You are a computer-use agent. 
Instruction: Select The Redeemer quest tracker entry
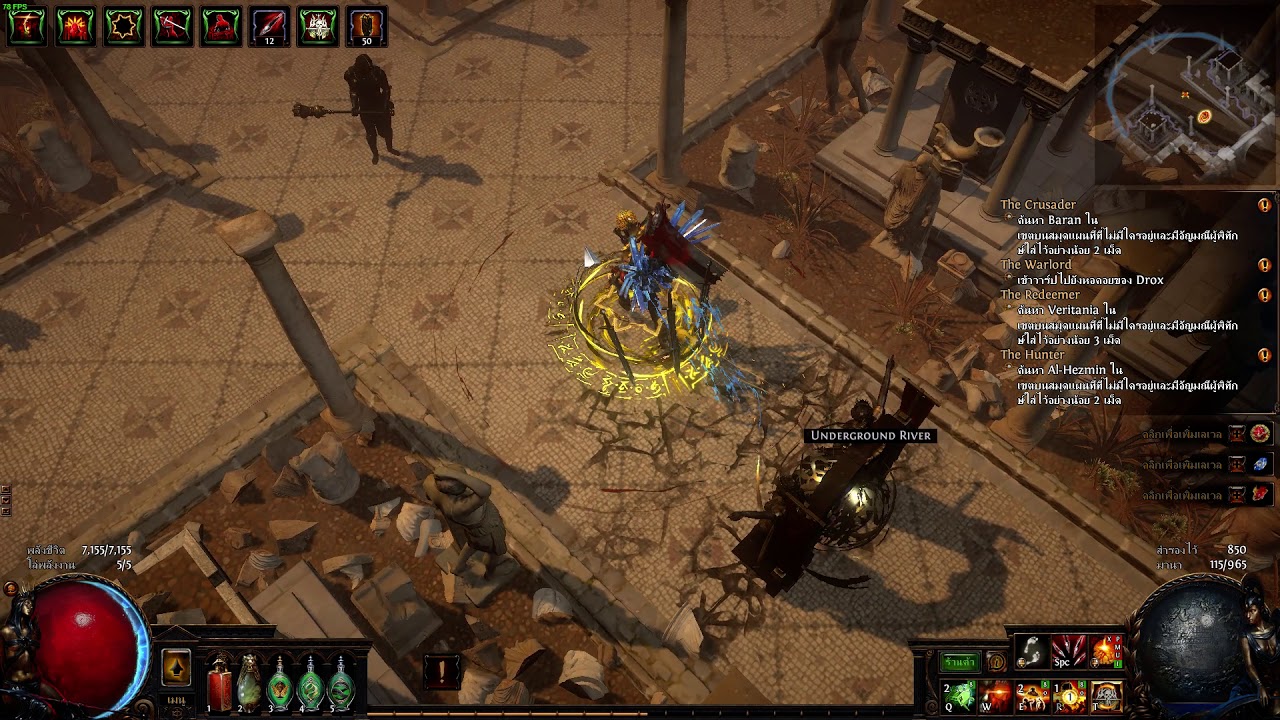[1040, 295]
